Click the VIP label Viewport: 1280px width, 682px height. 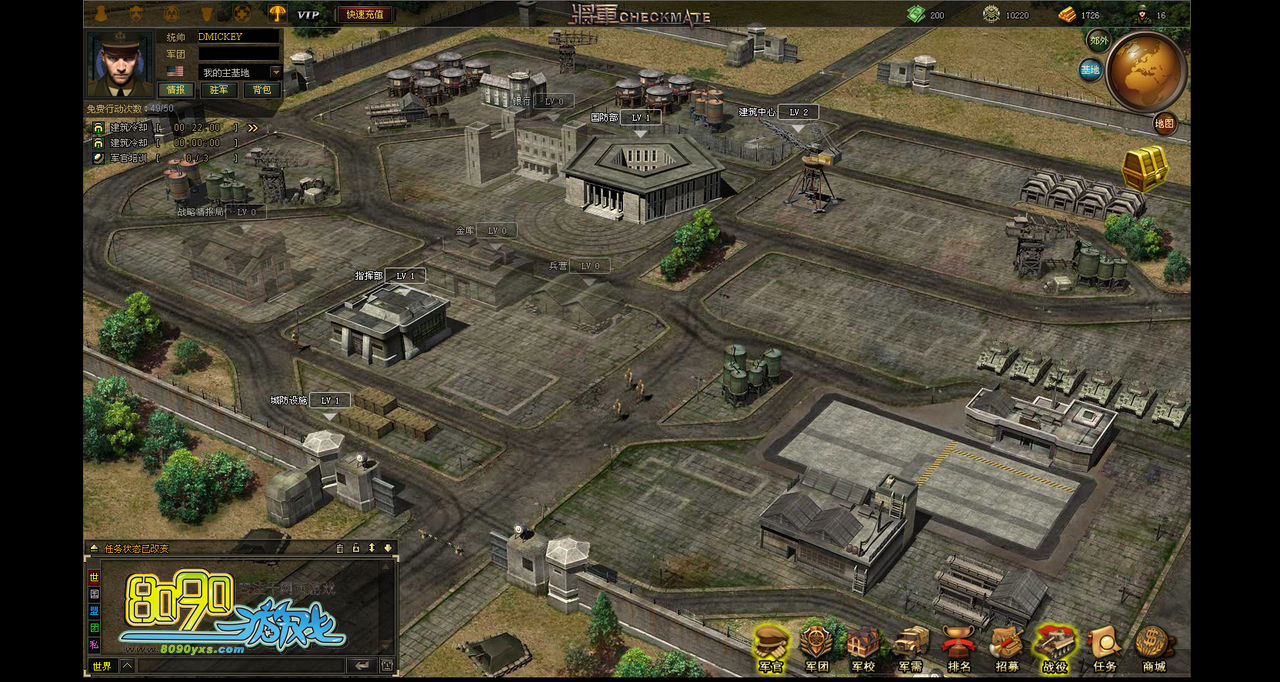(308, 14)
